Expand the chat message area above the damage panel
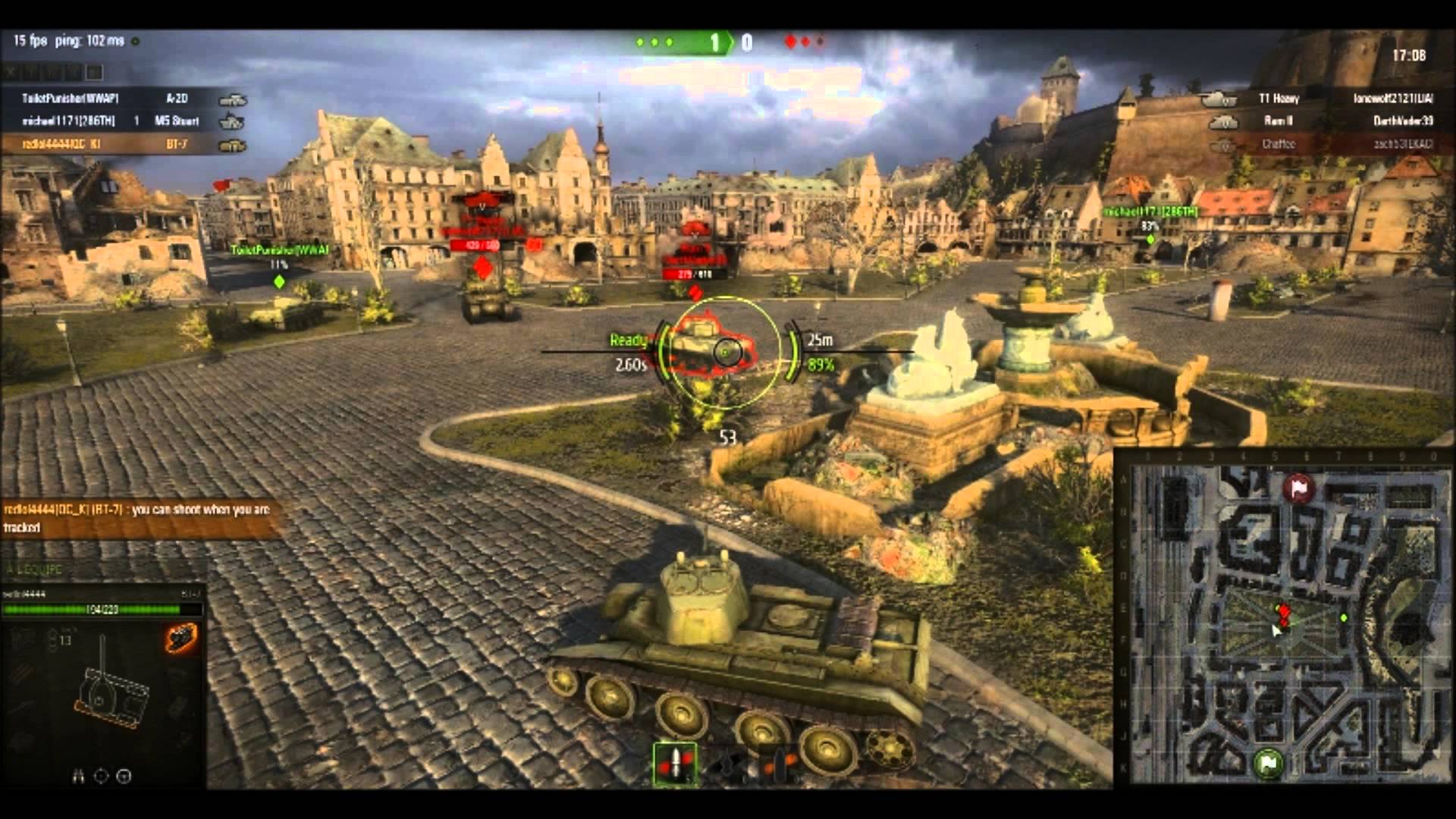The width and height of the screenshot is (1456, 819). pos(136,516)
